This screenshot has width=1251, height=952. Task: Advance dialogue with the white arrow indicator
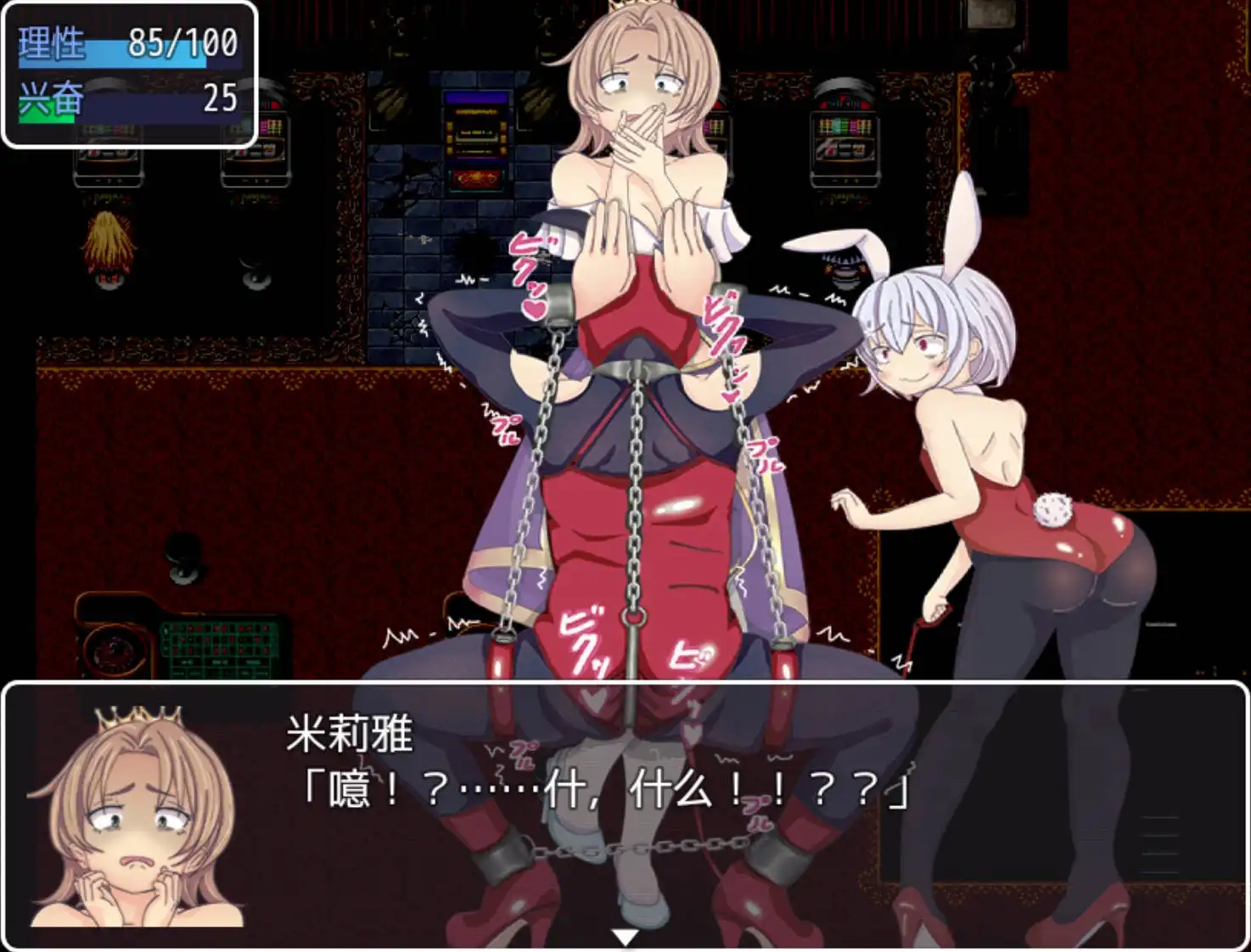tap(625, 937)
